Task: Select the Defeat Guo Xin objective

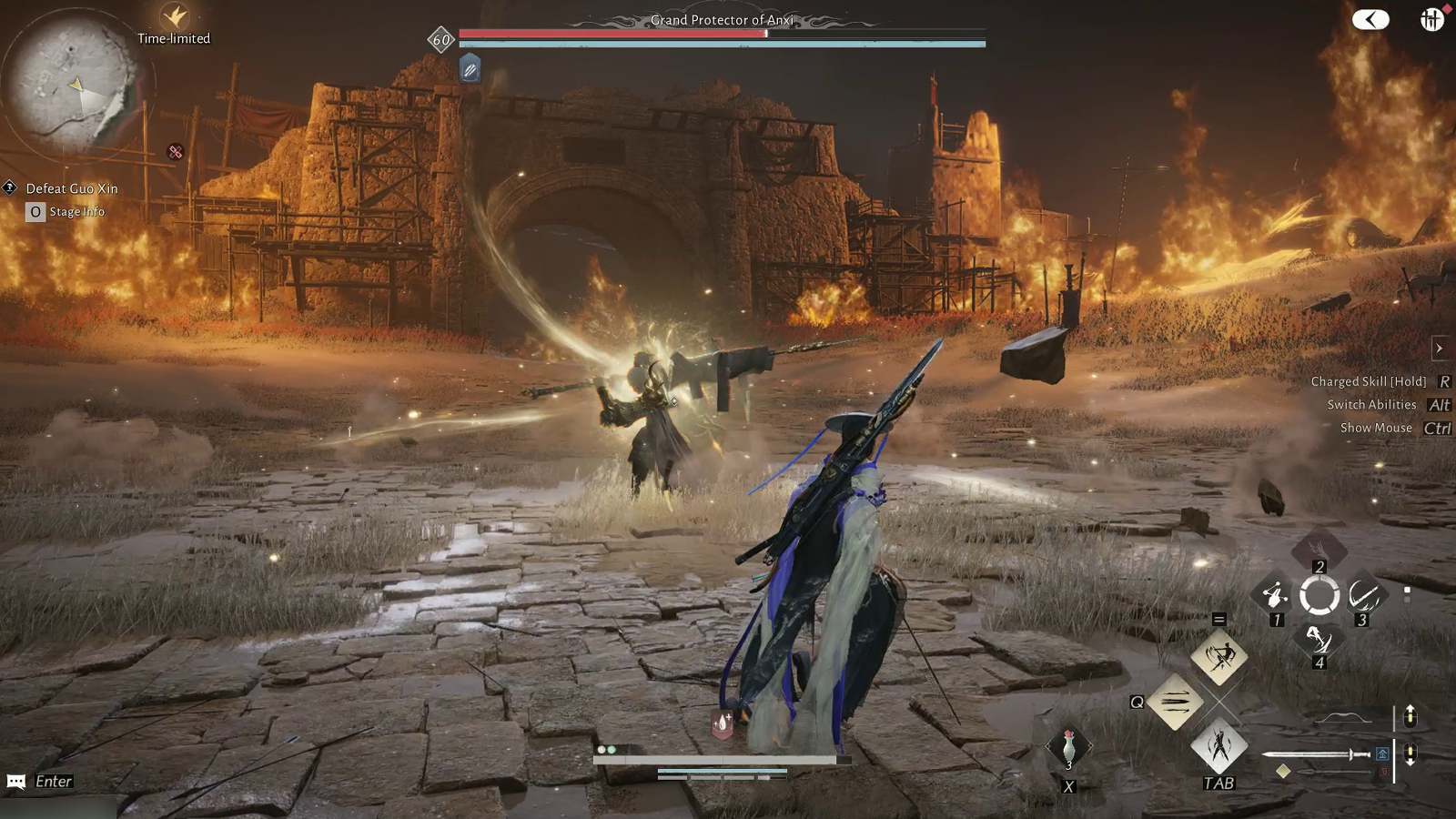Action: 73,188
